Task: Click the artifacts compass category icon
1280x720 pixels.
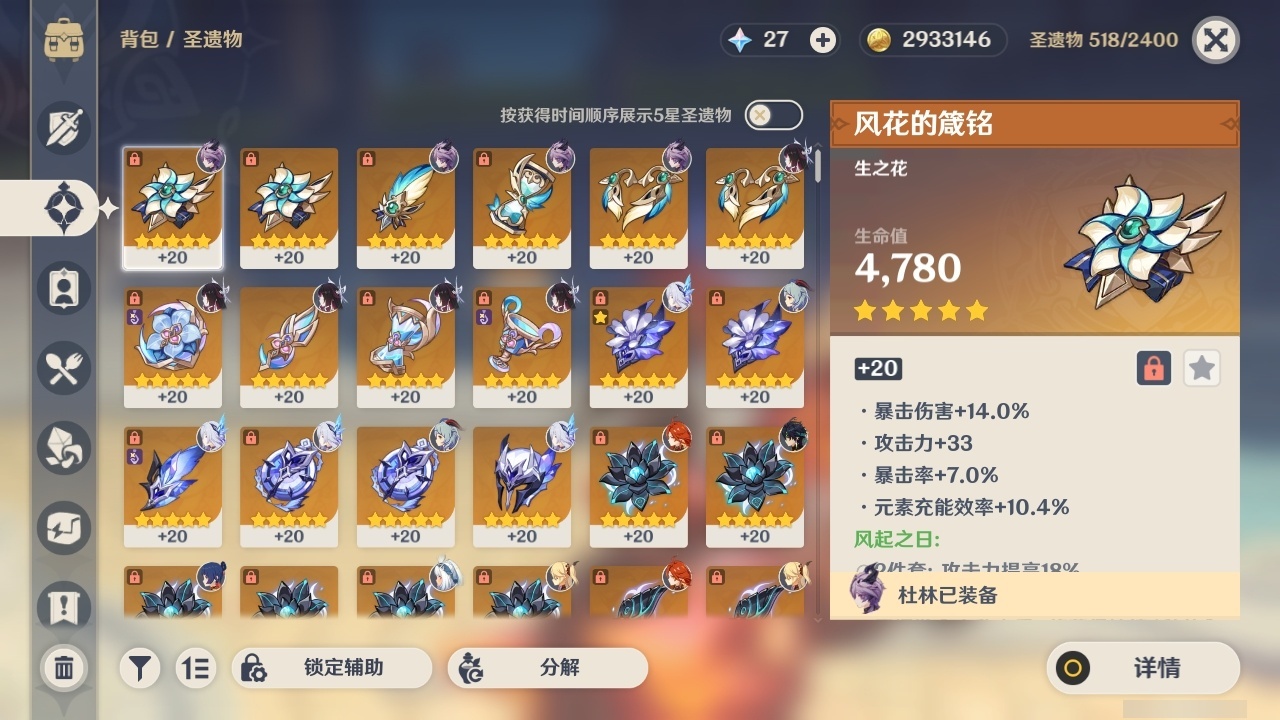Action: [x=63, y=208]
